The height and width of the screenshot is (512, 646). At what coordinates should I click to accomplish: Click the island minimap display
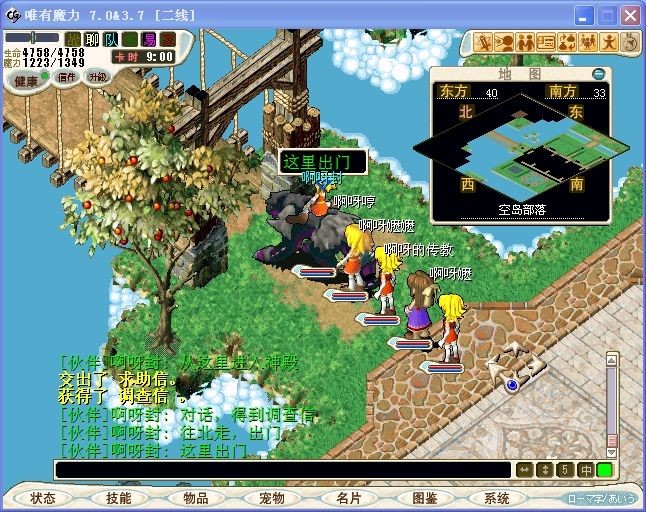[x=520, y=143]
